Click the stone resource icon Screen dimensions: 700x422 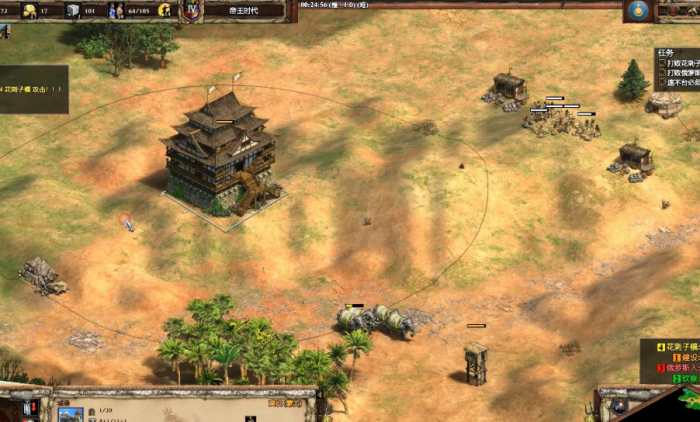[73, 11]
